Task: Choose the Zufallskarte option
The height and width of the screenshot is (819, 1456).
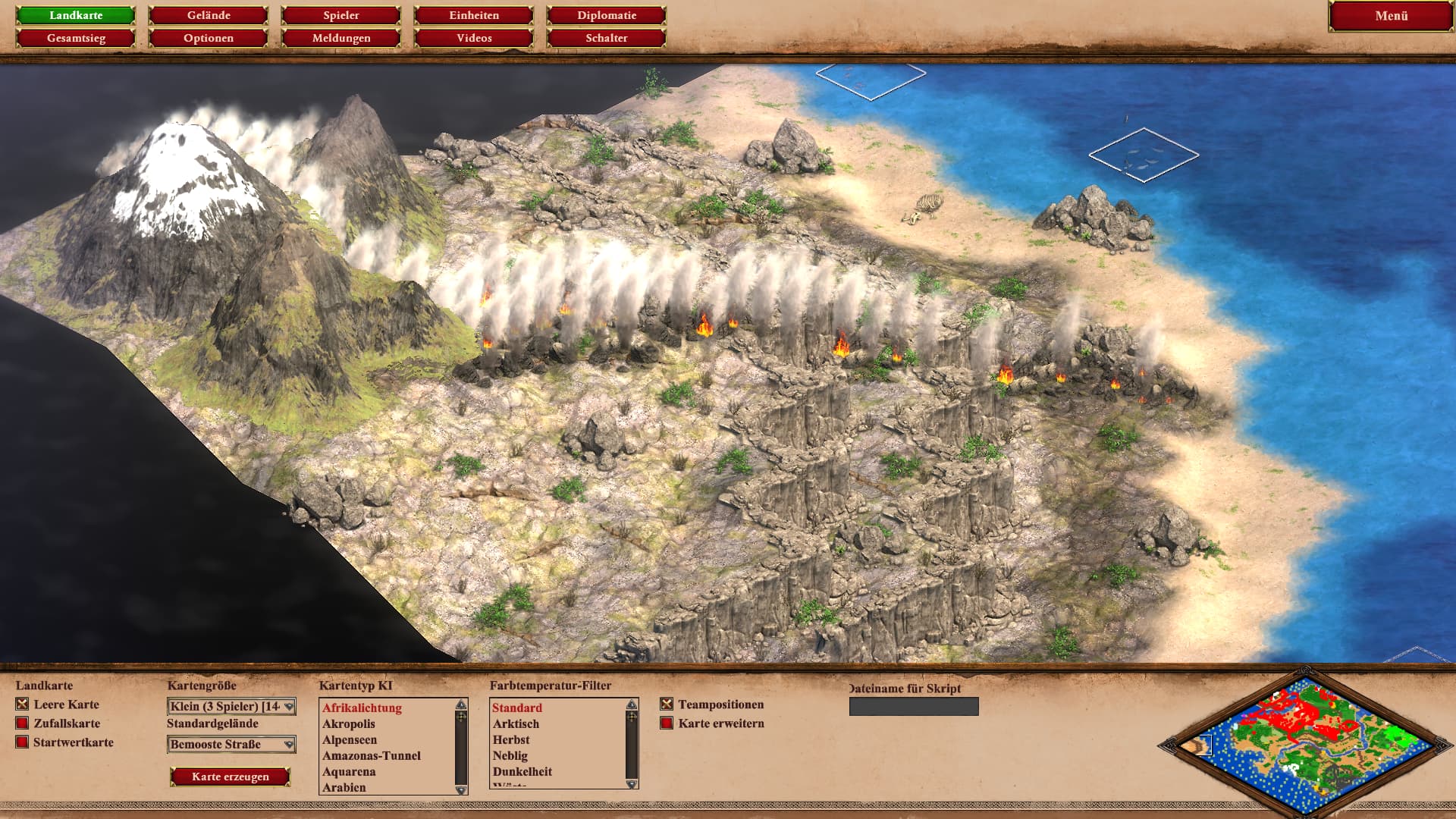Action: (23, 723)
